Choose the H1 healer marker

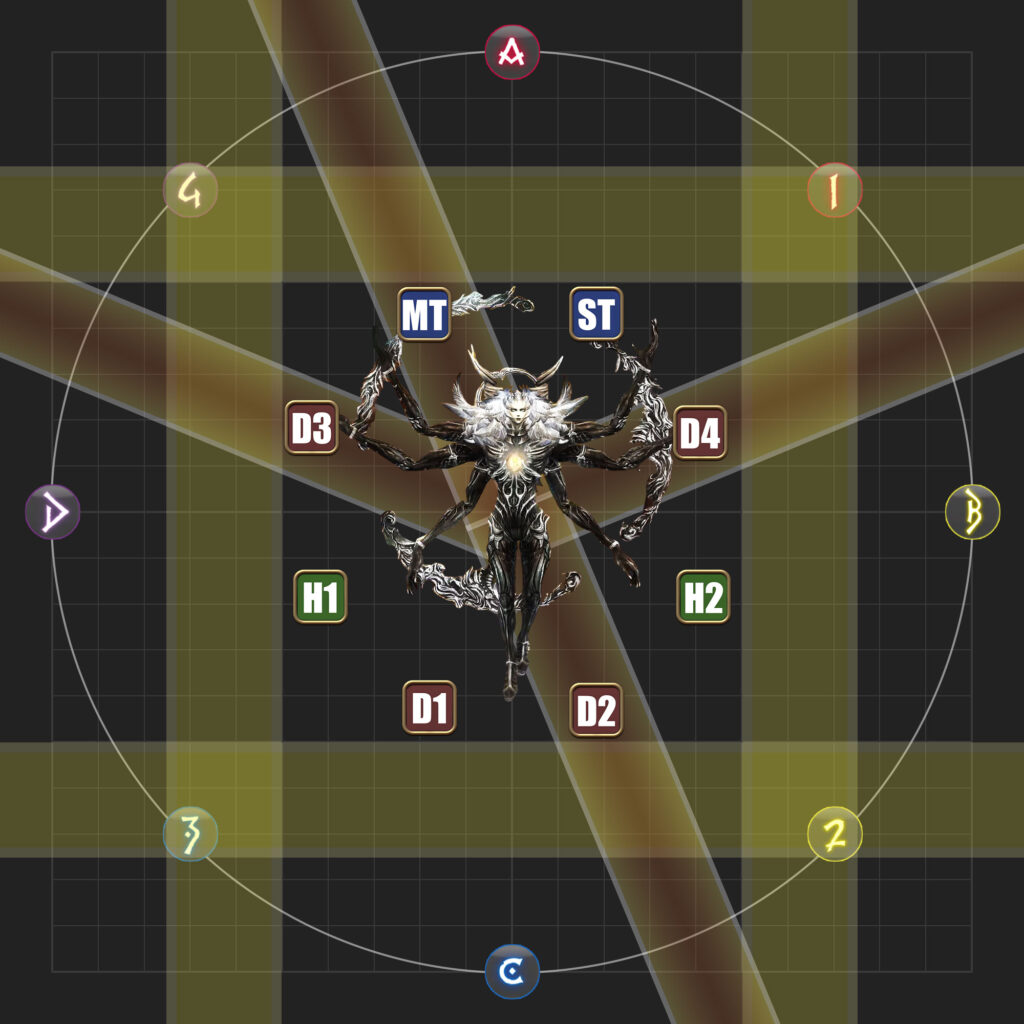click(320, 597)
